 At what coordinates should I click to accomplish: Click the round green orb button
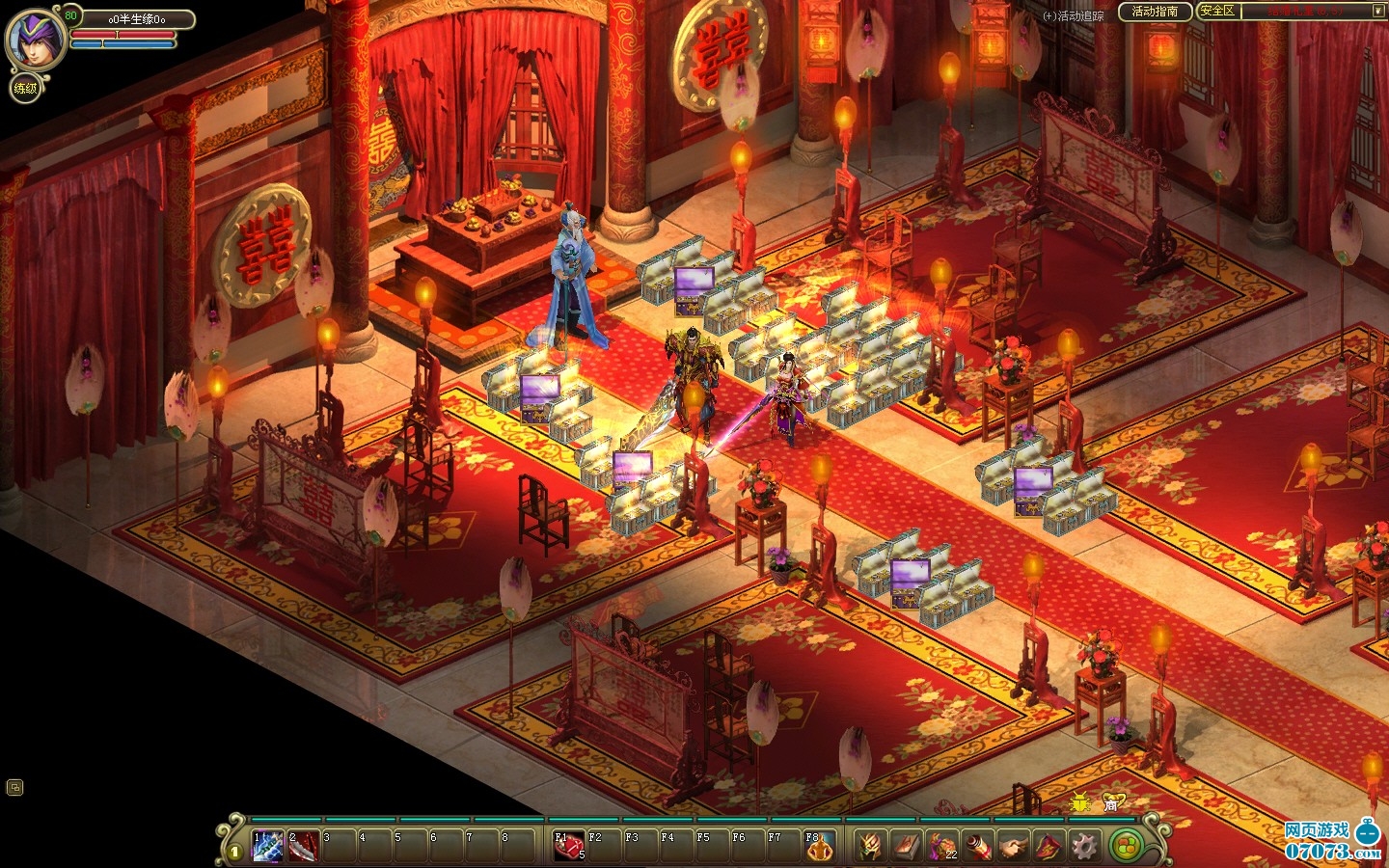pos(1124,847)
